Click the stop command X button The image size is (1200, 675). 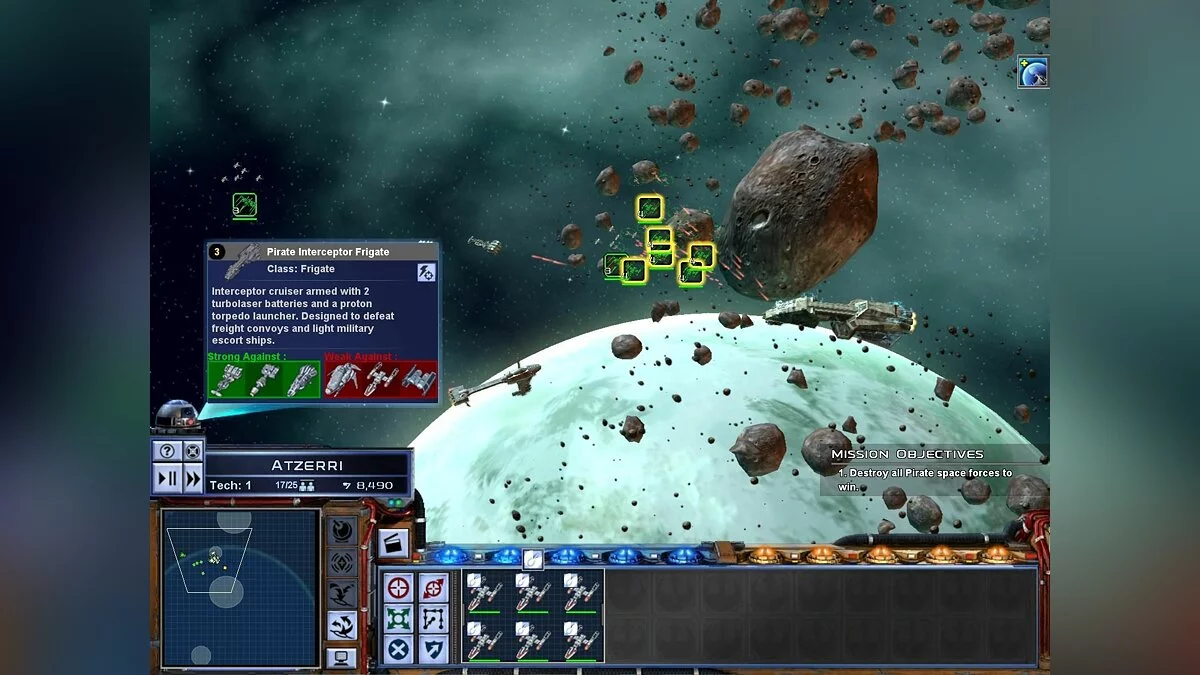(399, 649)
